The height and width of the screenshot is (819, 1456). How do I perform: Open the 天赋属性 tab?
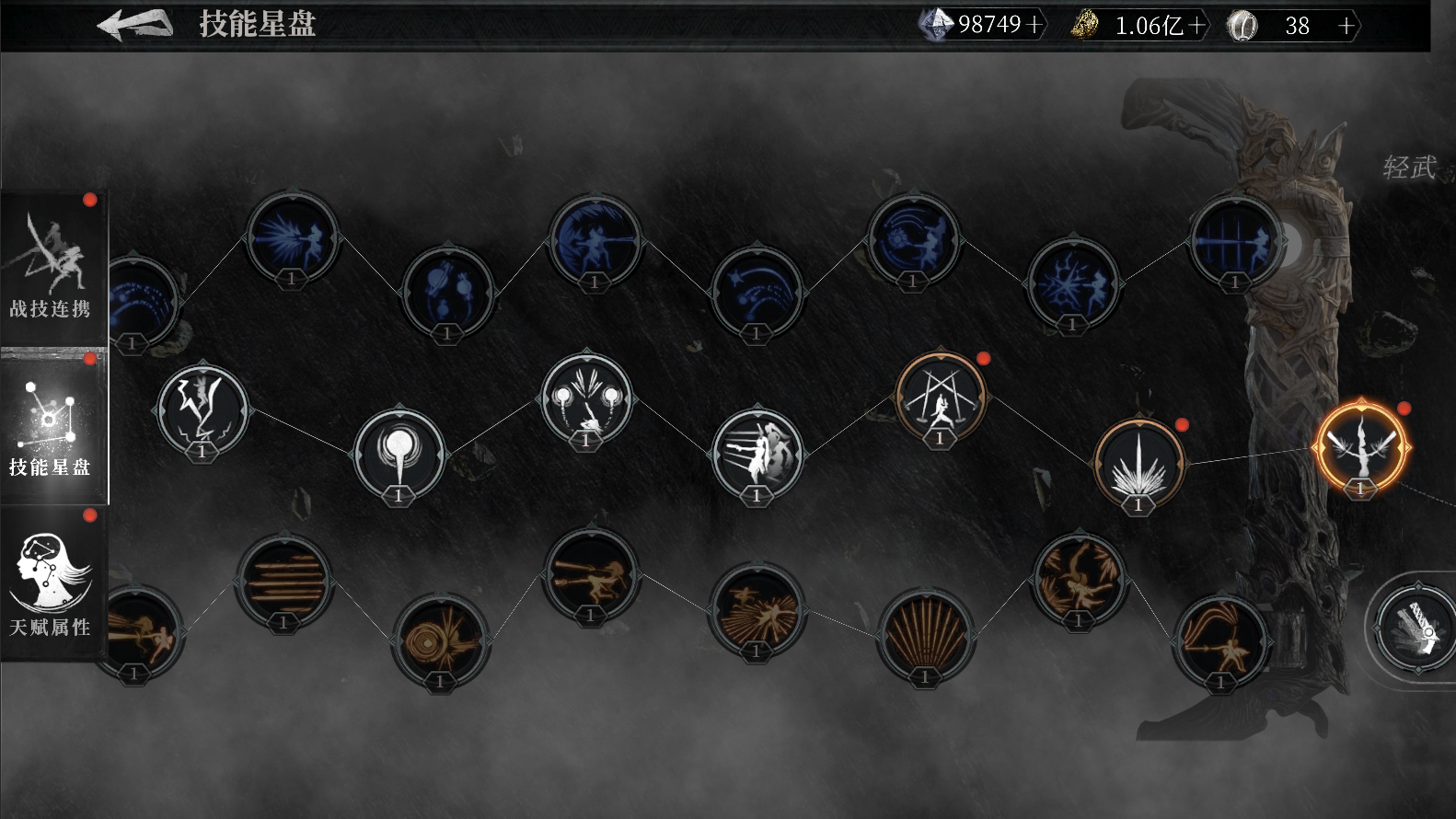click(52, 584)
